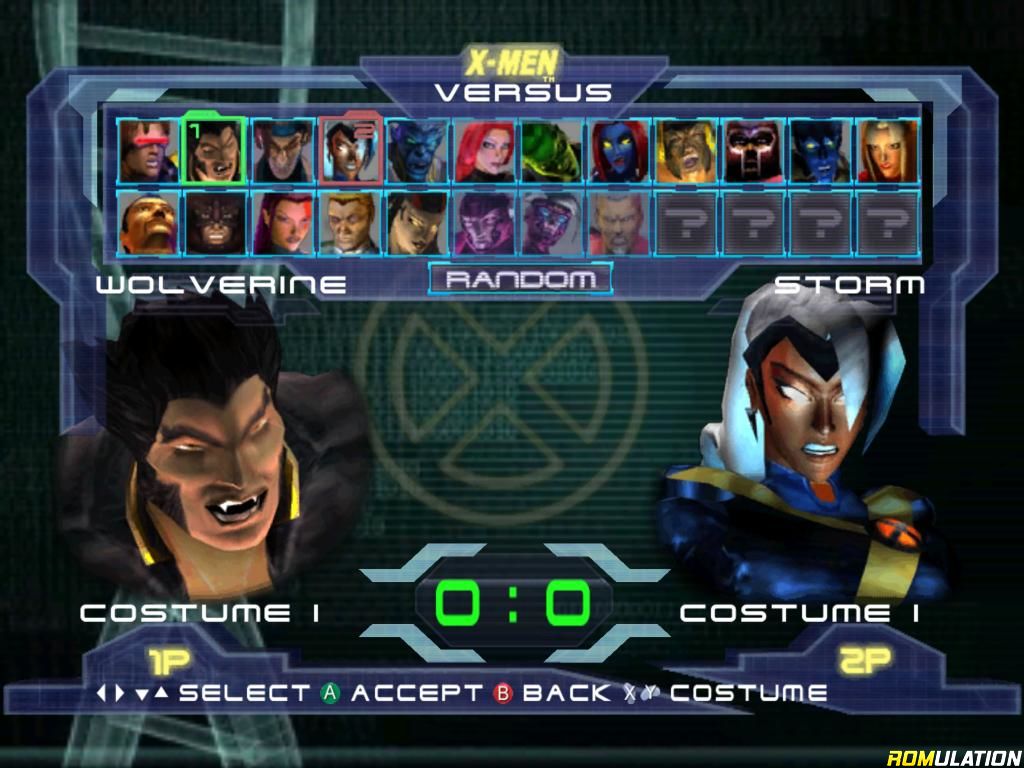Image resolution: width=1024 pixels, height=768 pixels.
Task: Click the Random character button
Action: click(x=520, y=280)
